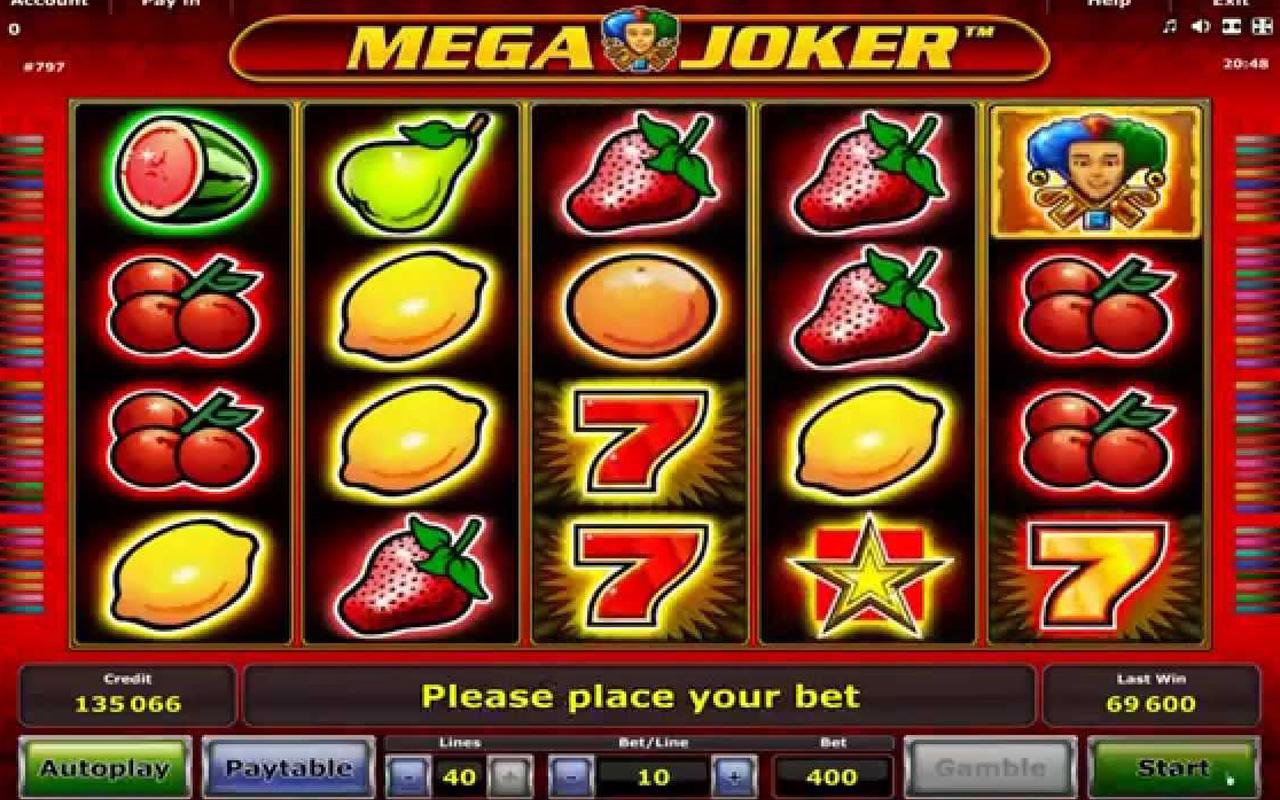Open the music toggle note icon

pyautogui.click(x=1168, y=25)
